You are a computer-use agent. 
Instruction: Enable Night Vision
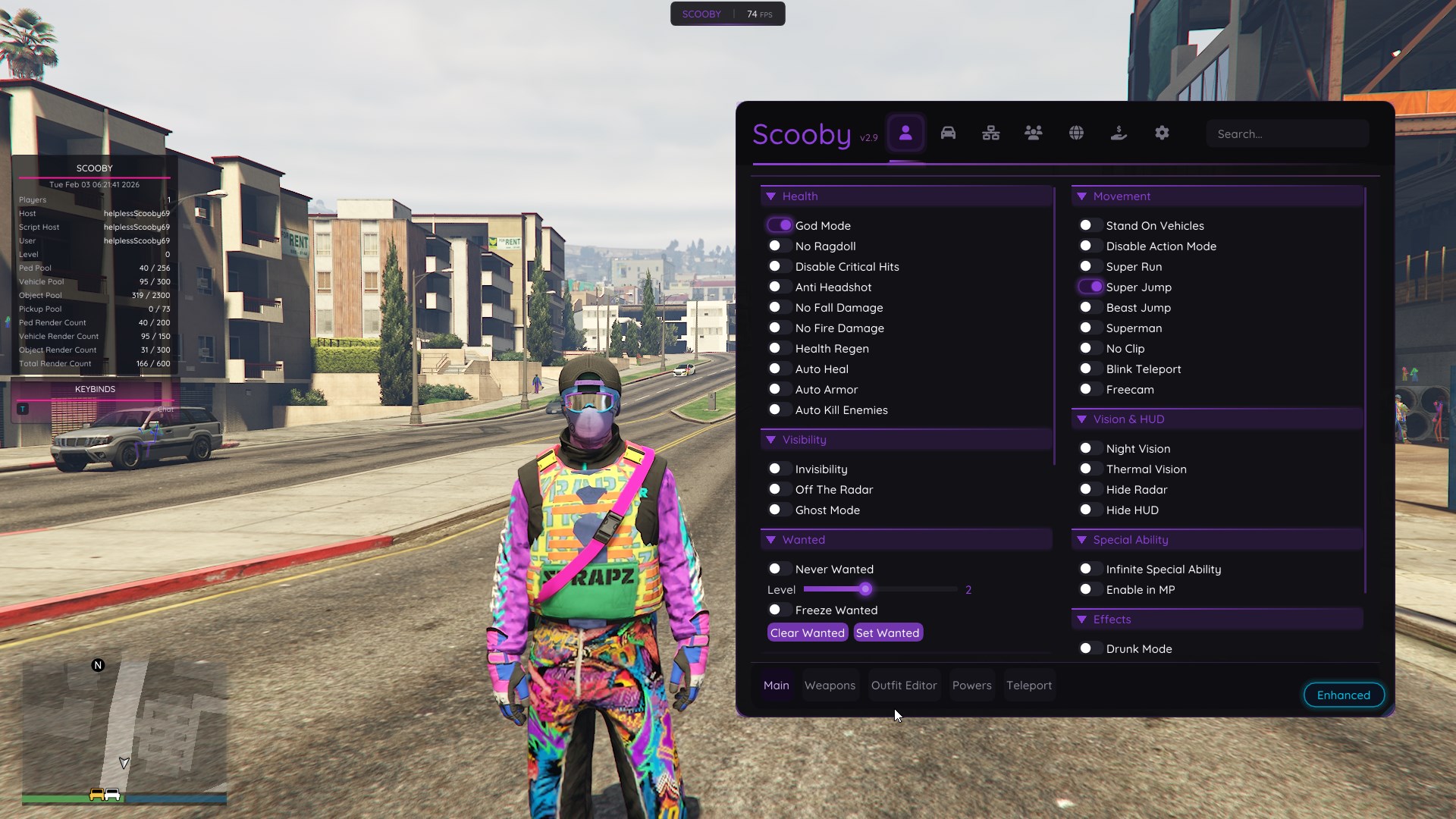1089,448
